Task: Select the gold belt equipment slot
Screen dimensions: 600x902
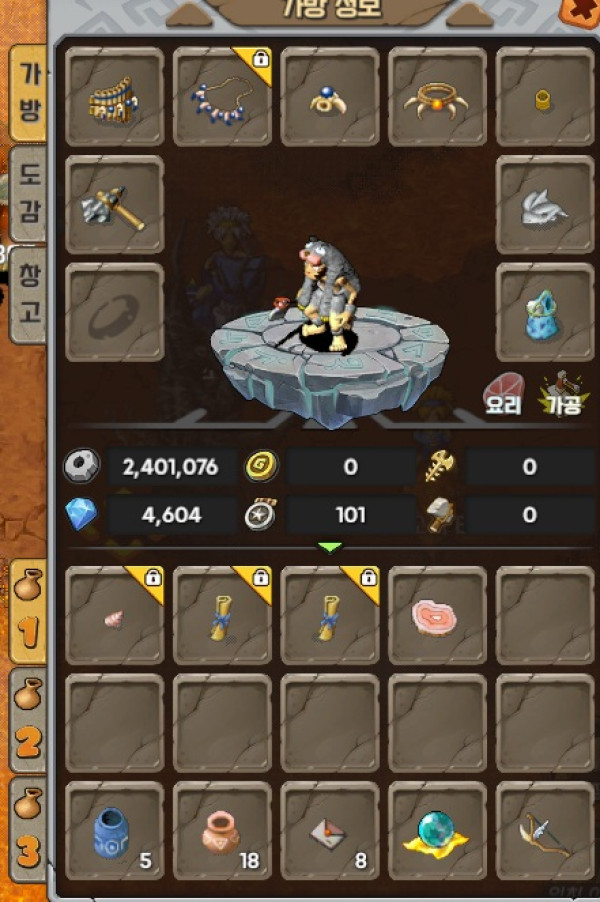Action: click(x=114, y=96)
